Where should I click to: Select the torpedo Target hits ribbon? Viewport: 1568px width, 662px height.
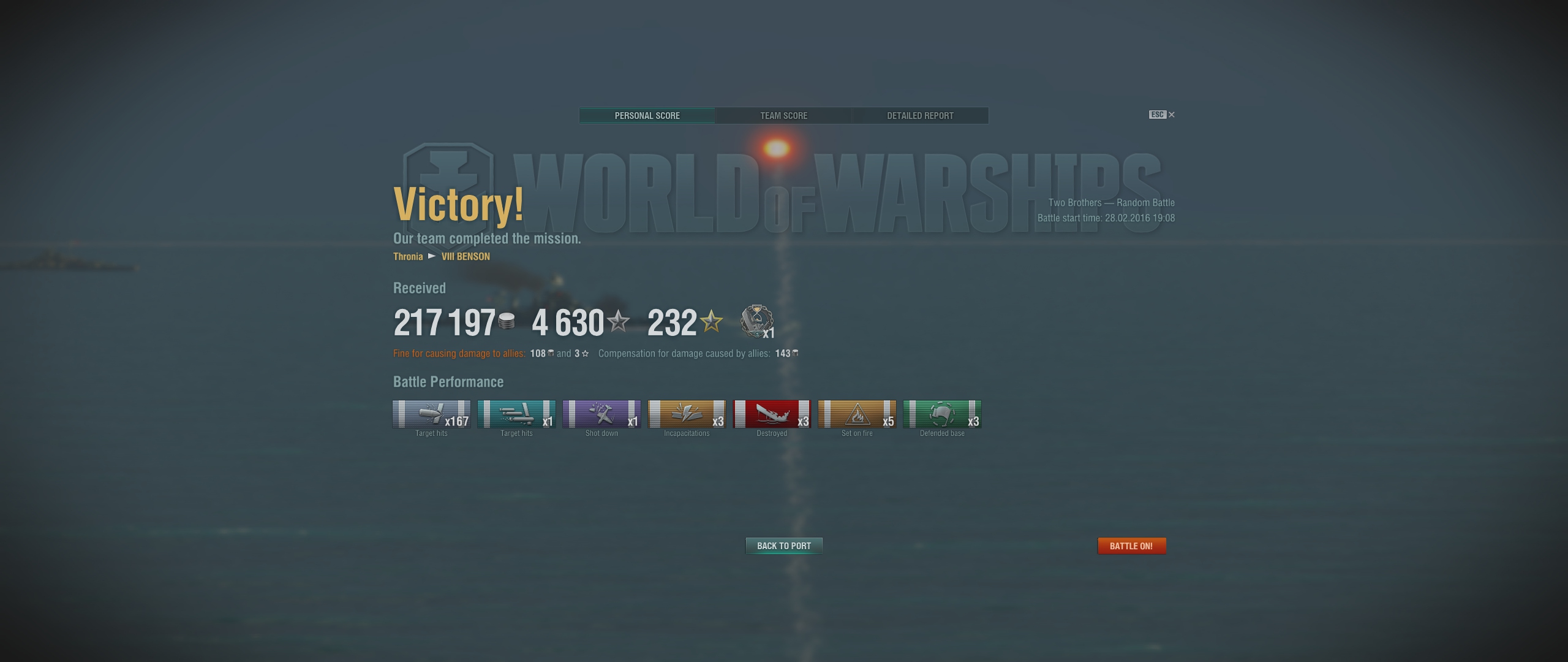coord(516,414)
